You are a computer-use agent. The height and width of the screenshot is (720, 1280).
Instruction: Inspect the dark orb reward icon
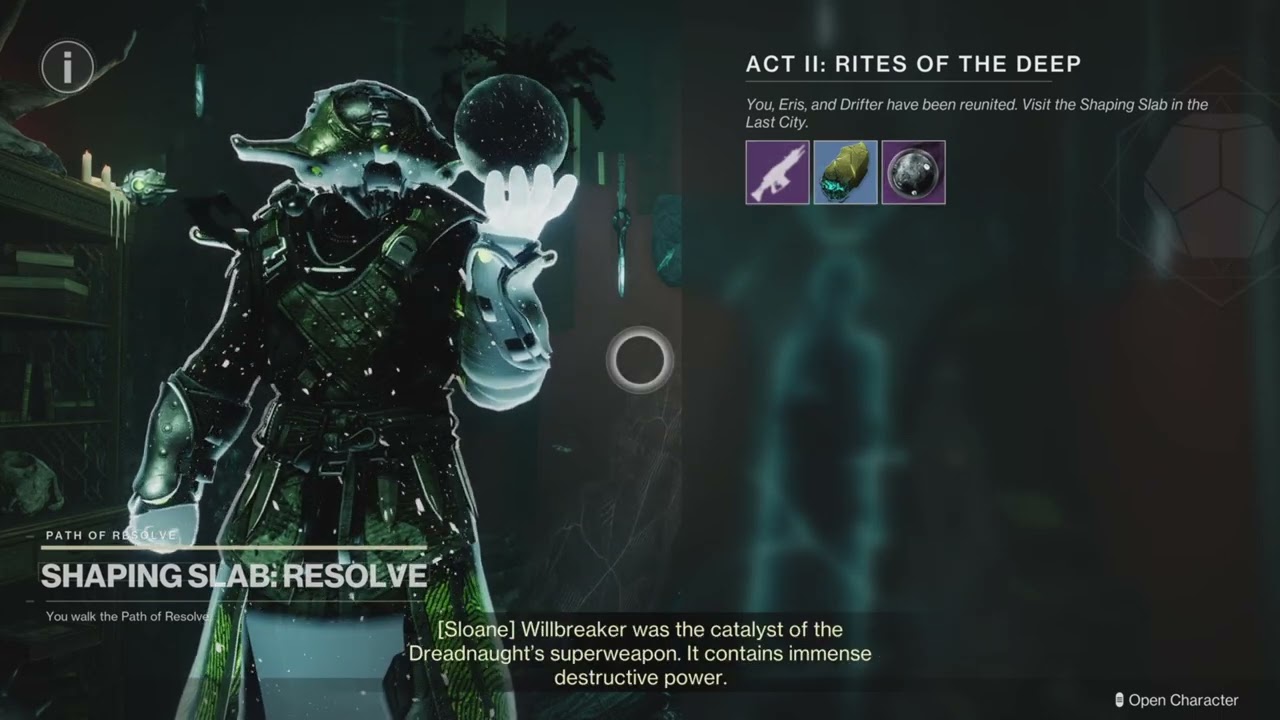point(913,172)
